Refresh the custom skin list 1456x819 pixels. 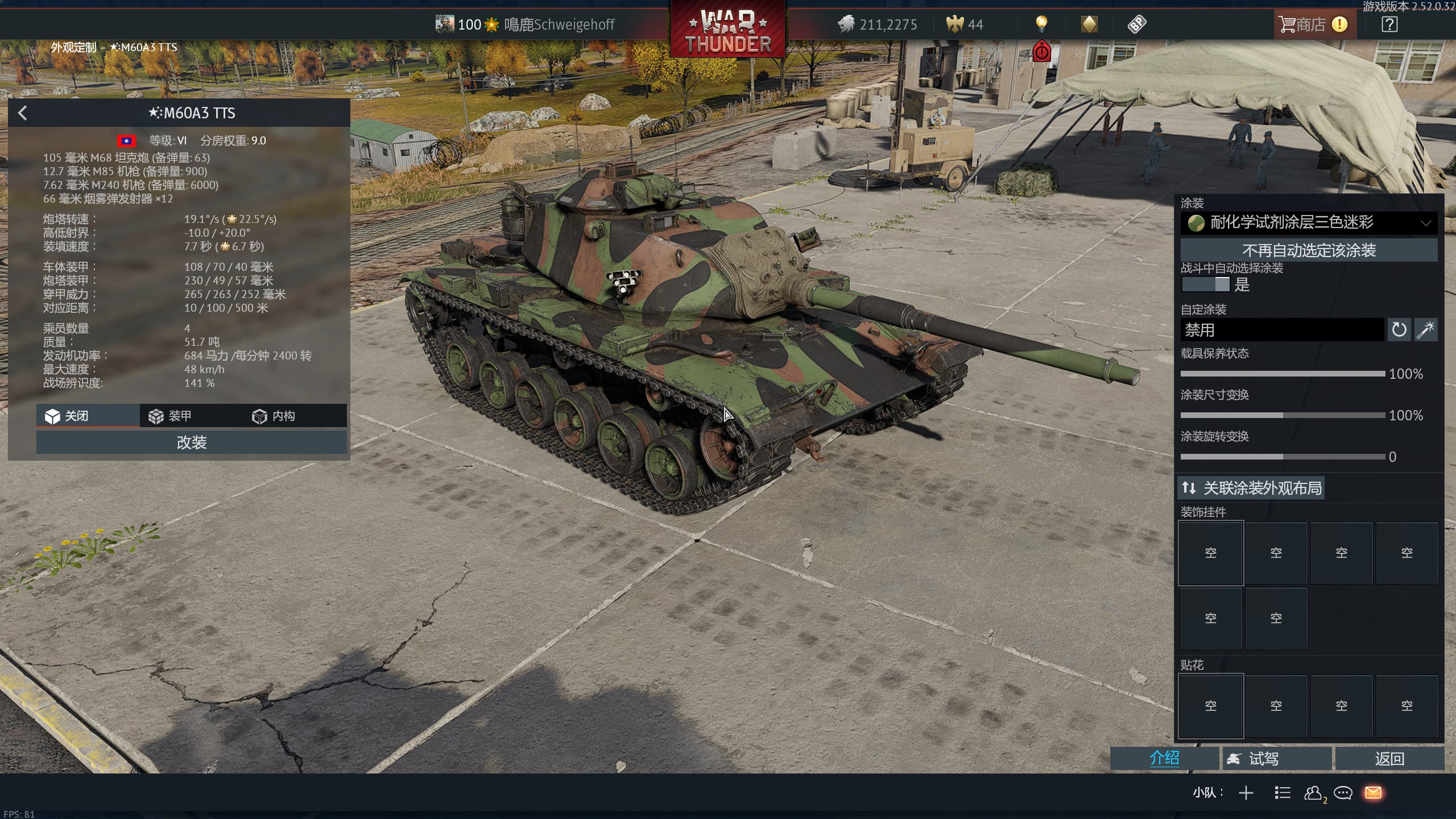coord(1399,330)
